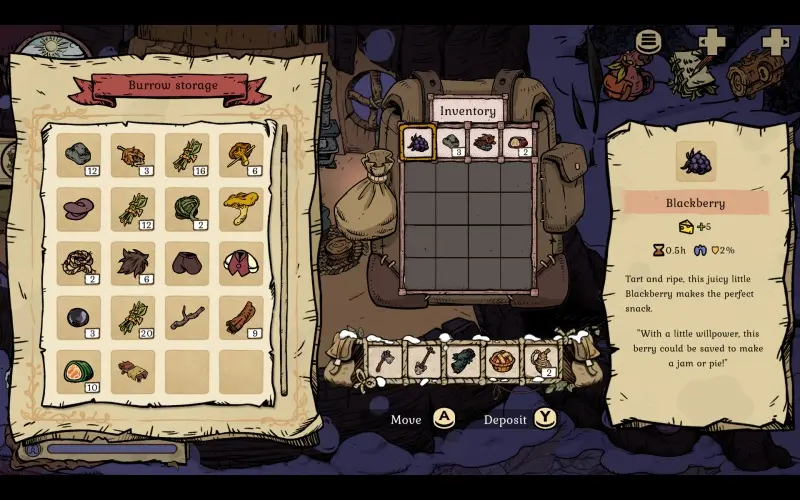This screenshot has width=800, height=500.
Task: Choose the yellow chanterelle mushroom in storage
Action: coord(241,208)
